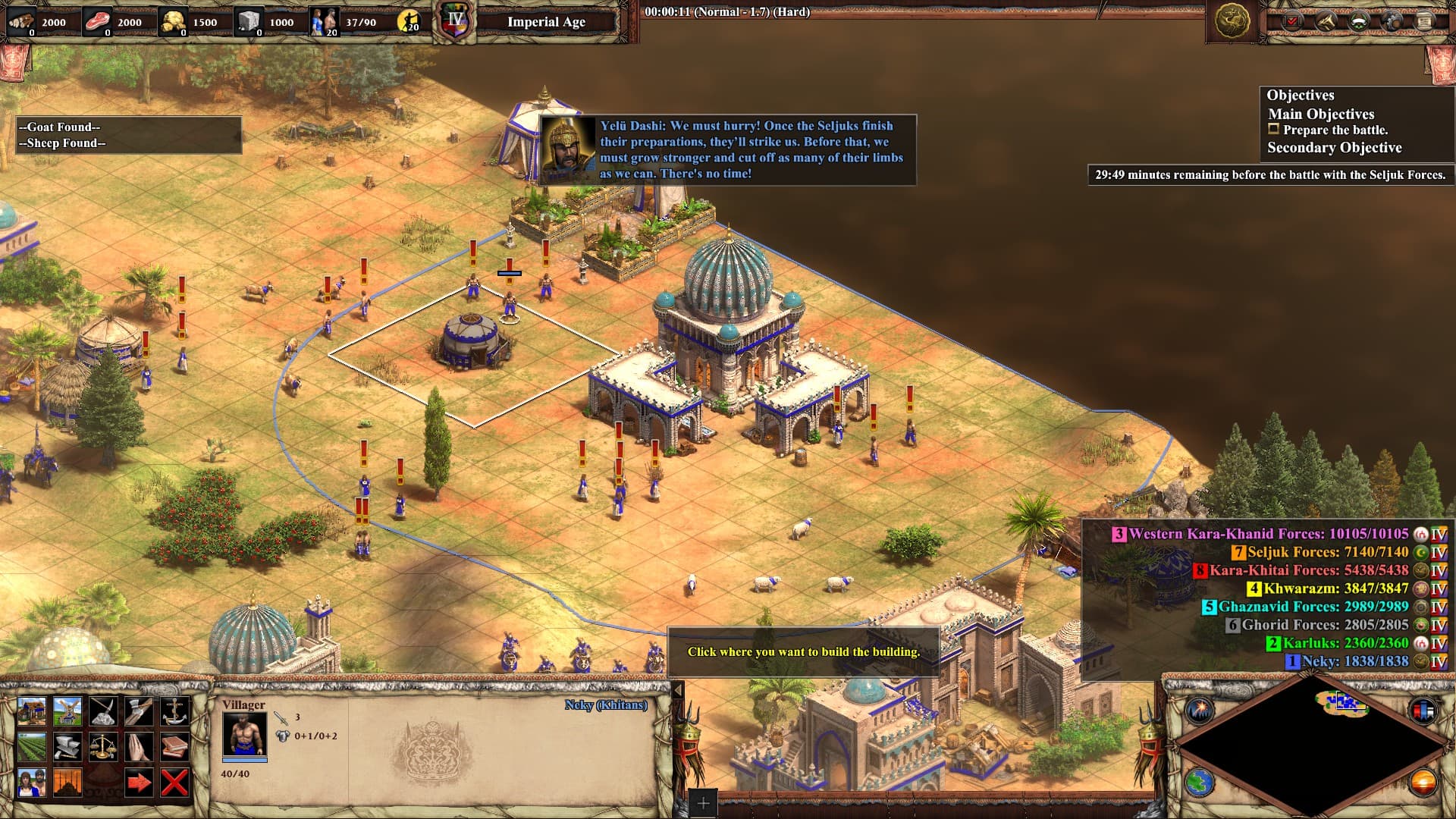Choose the University books build icon
The height and width of the screenshot is (819, 1456).
(174, 747)
